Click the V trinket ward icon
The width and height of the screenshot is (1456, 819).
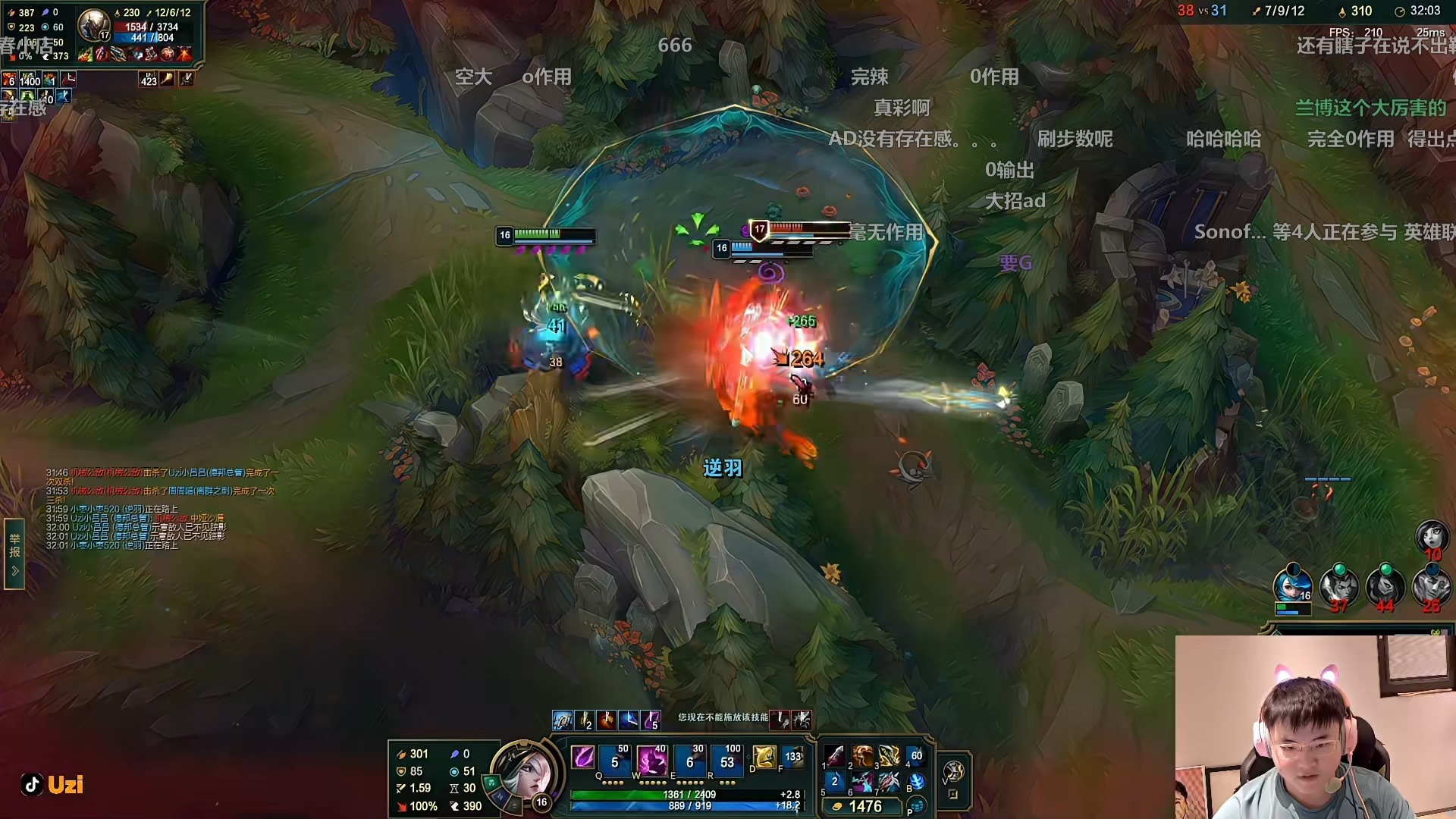click(952, 772)
